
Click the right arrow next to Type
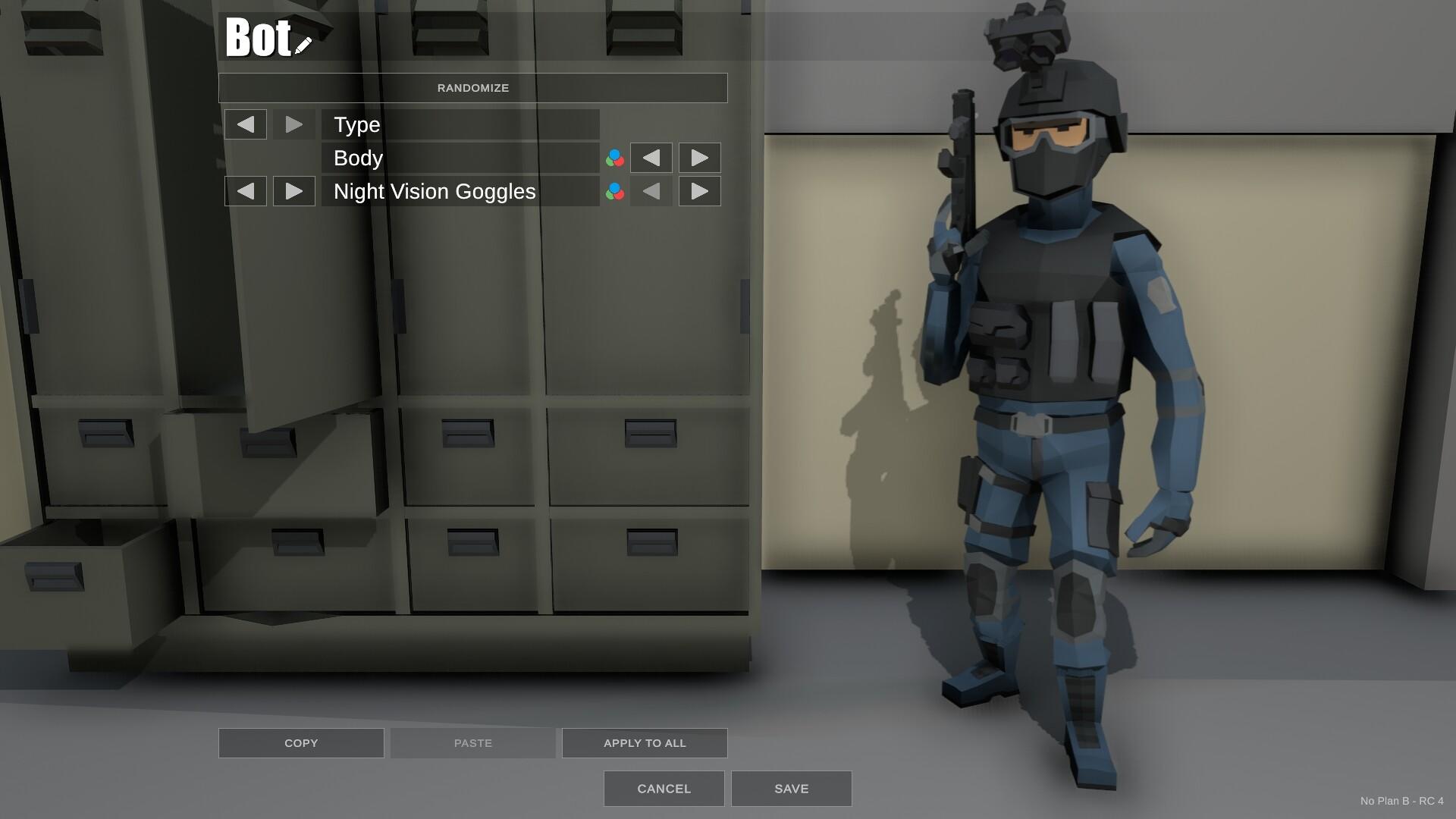pos(294,124)
